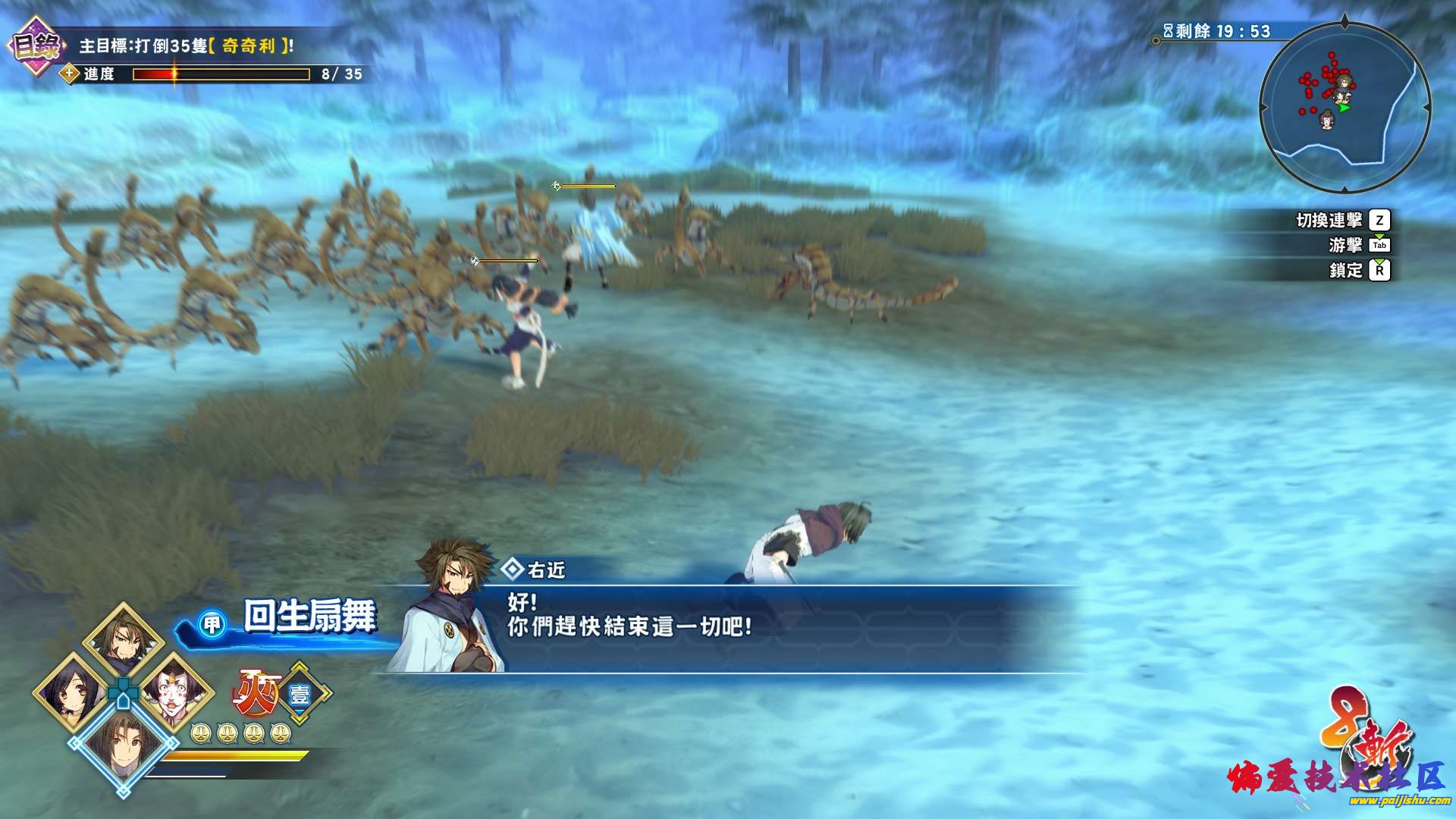Activate the 回生扇舞 skill banner
The height and width of the screenshot is (819, 1456).
308,617
